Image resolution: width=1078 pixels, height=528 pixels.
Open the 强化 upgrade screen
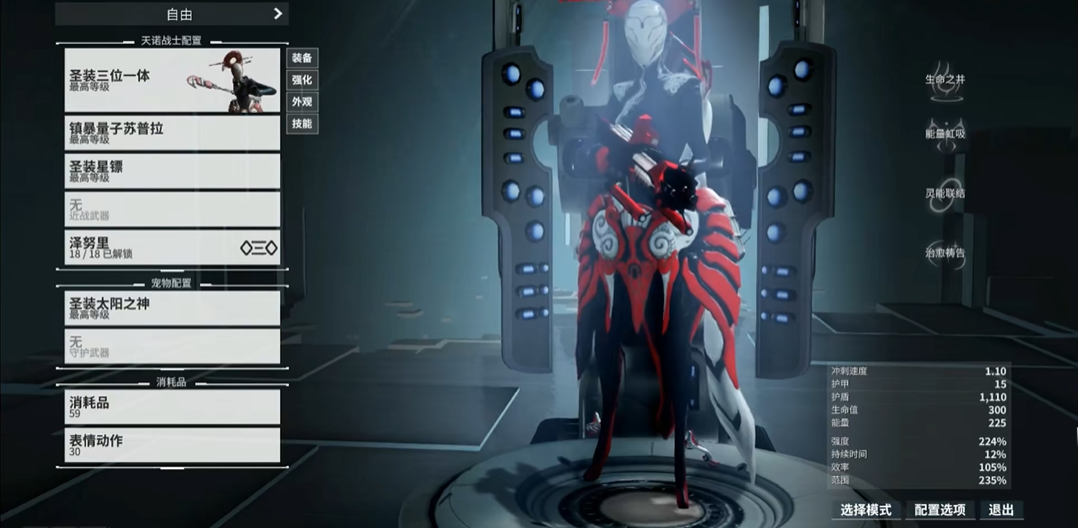(x=301, y=80)
